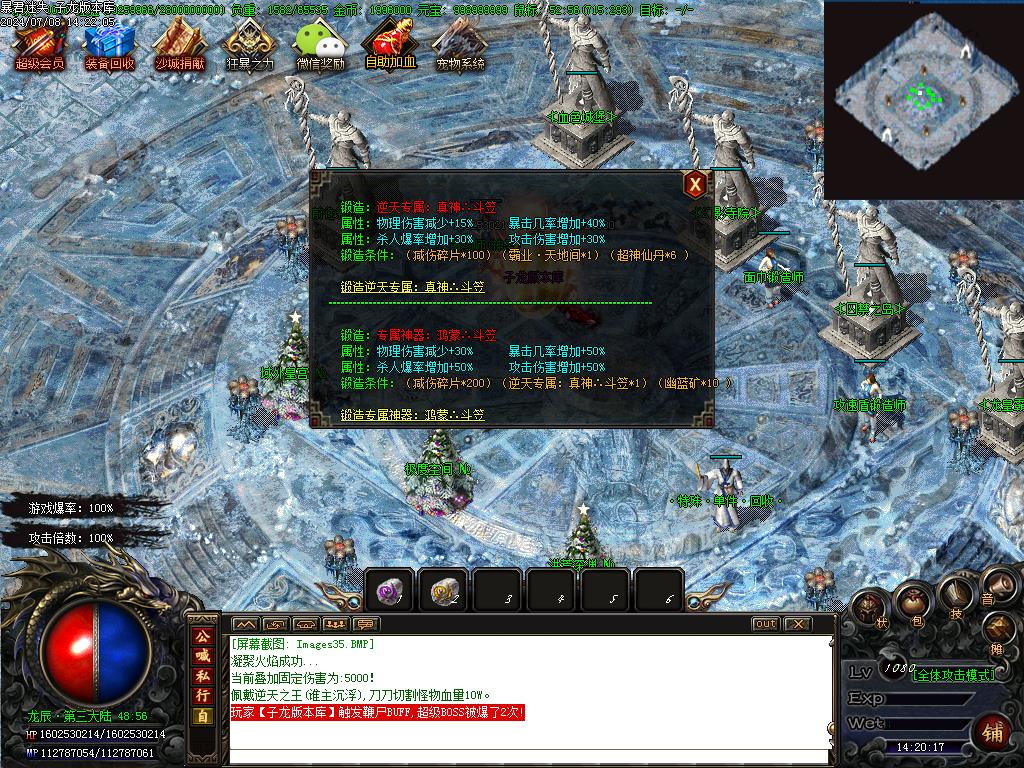Open the 宠物系统 pet system icon
Screen dimensions: 1024x768
point(460,47)
